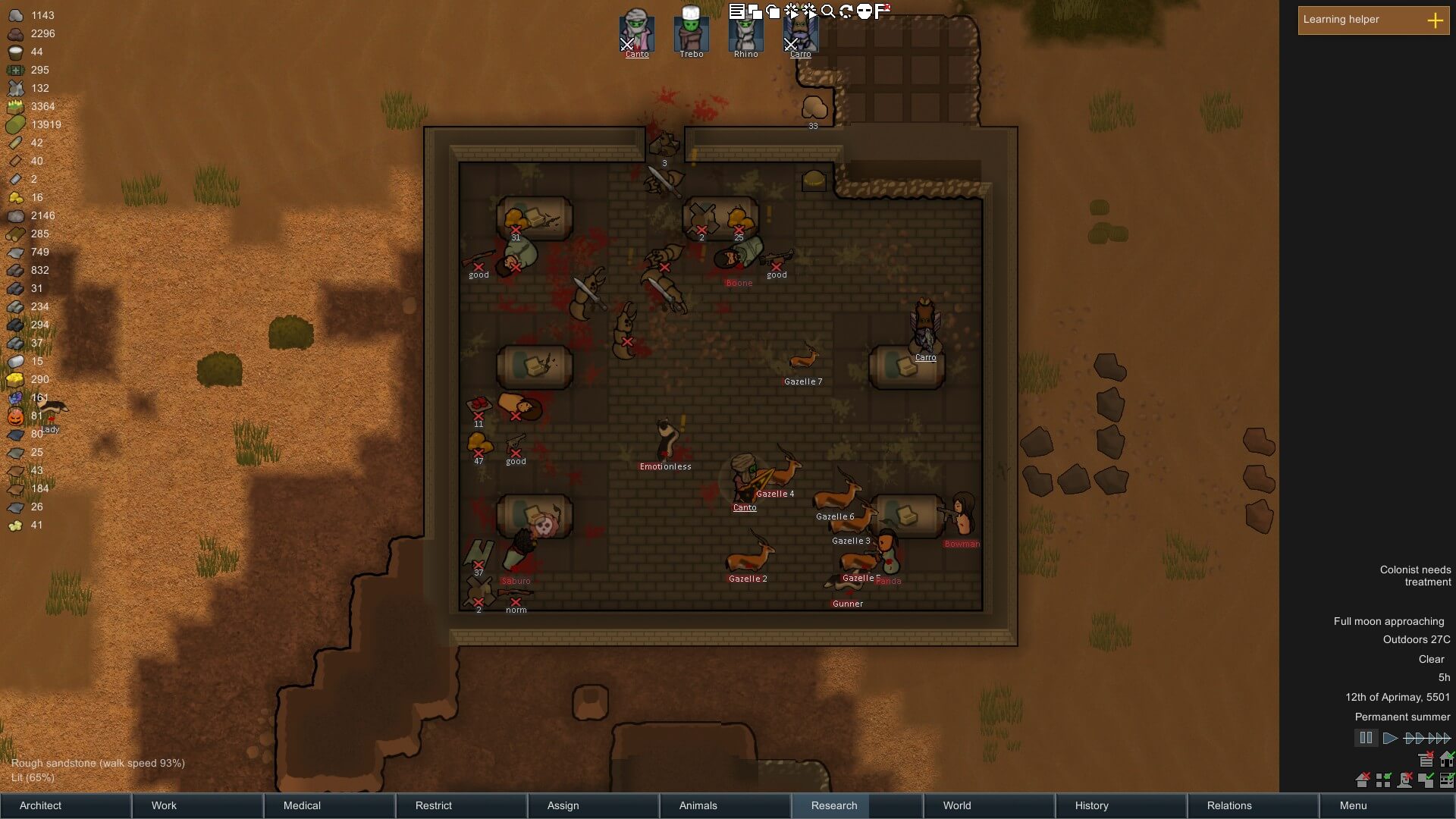
Task: Expand the Learning helper panel
Action: coord(1435,20)
